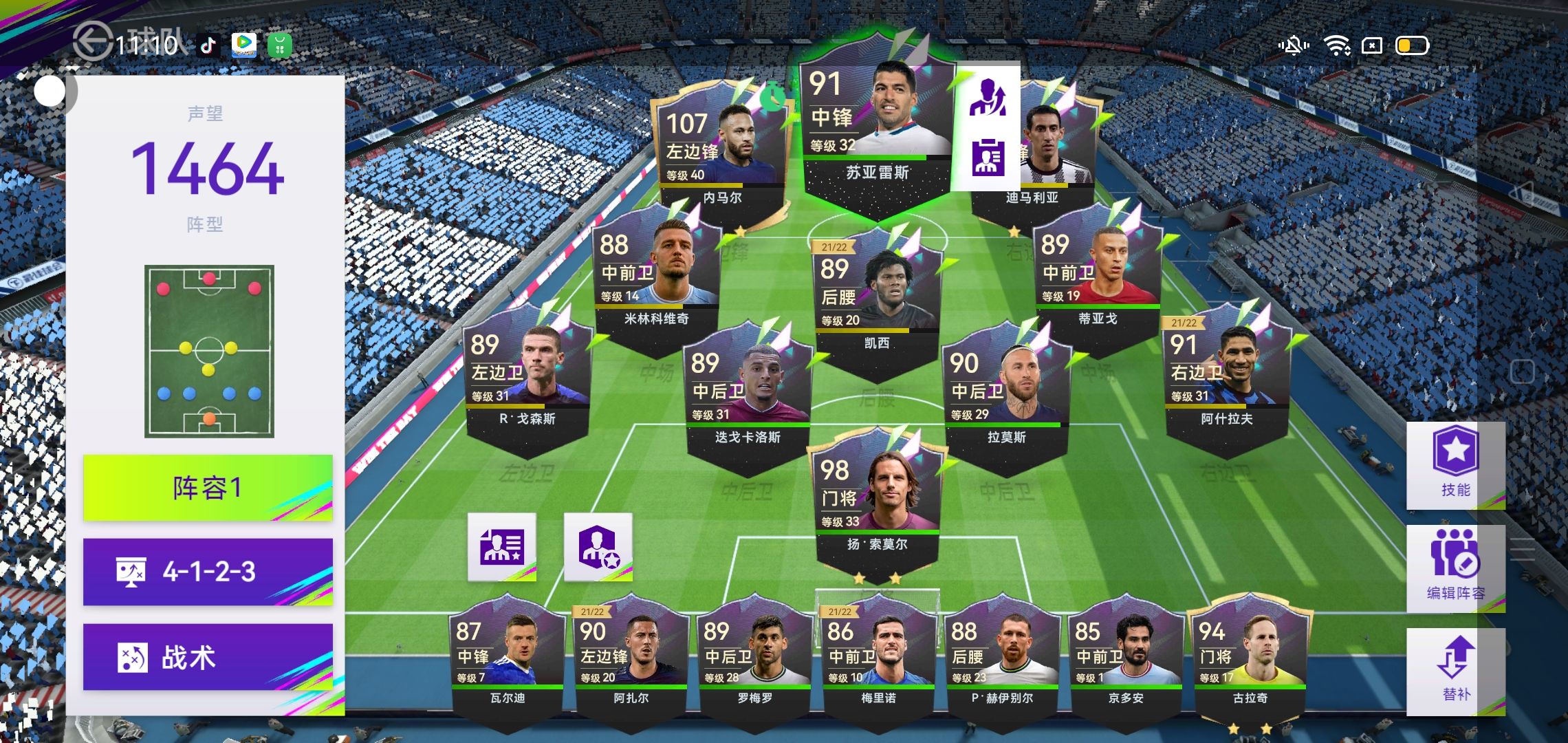
Task: Select the 阵容1 lineup button
Action: pyautogui.click(x=208, y=488)
